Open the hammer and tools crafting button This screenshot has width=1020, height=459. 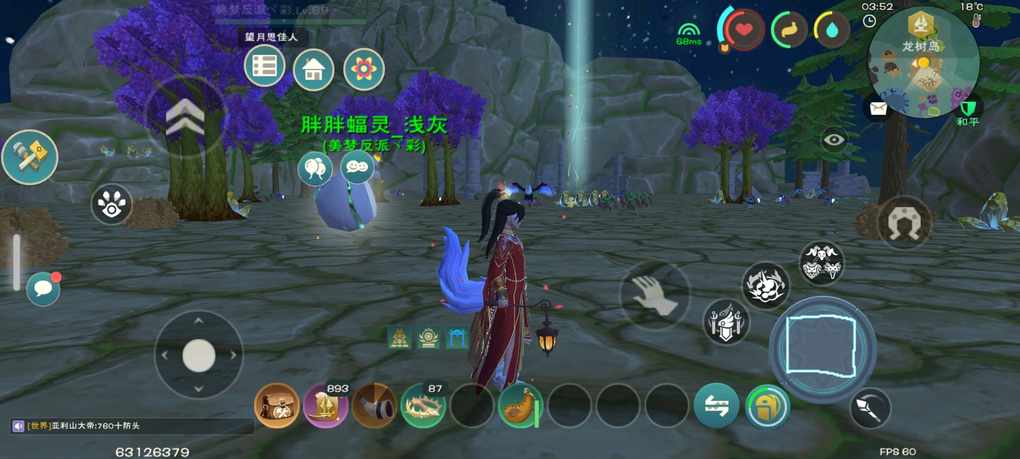29,157
